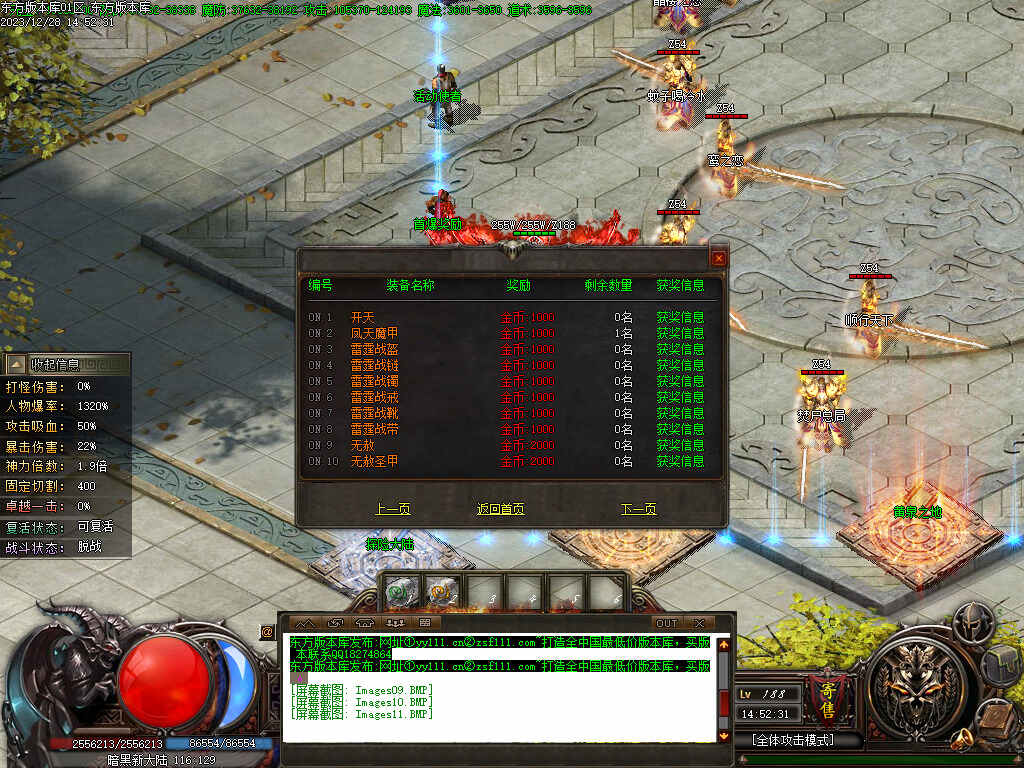Close the first-drop reward list window
Screen dimensions: 1024x768
(717, 258)
